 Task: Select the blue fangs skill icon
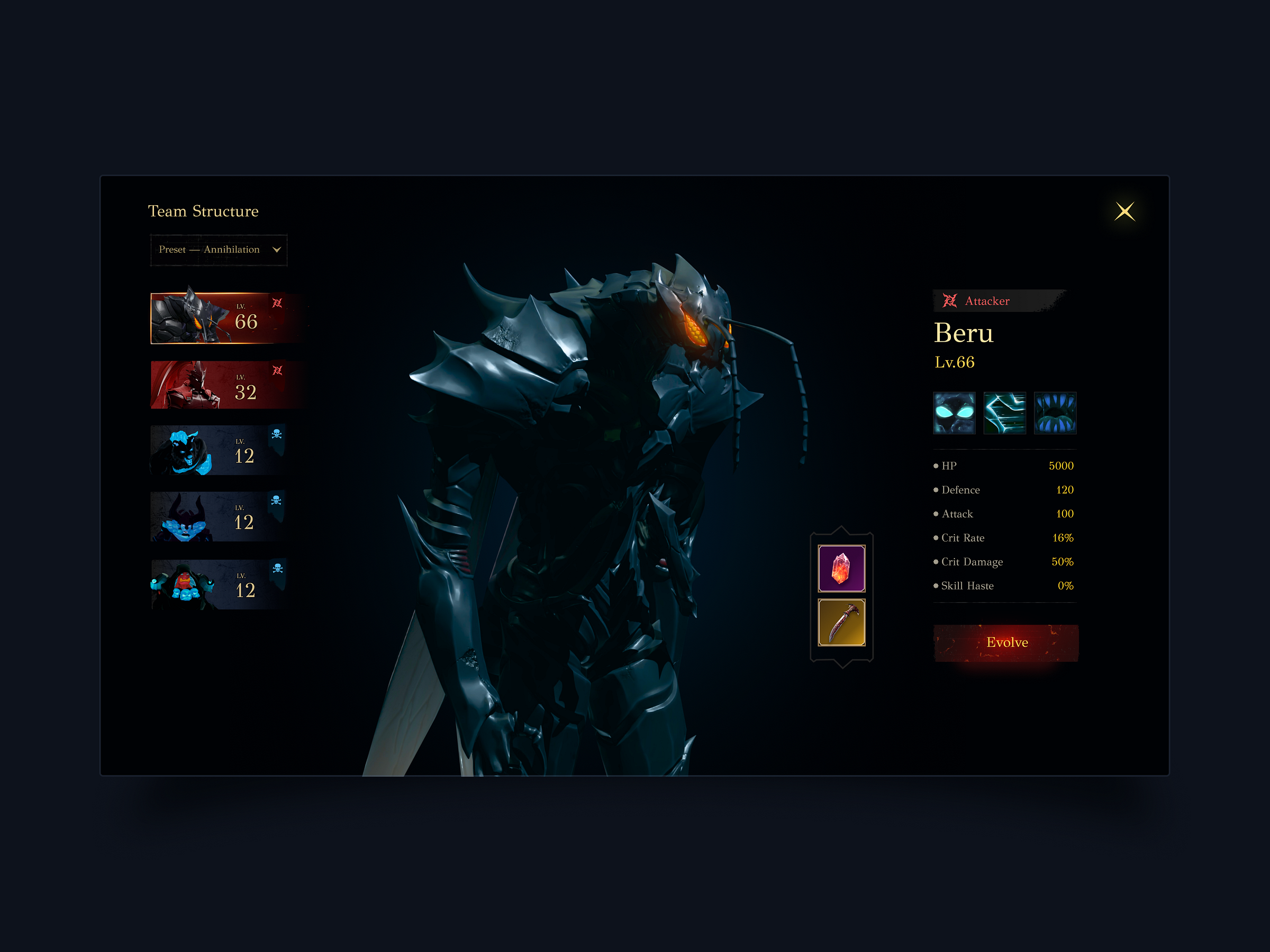pyautogui.click(x=1055, y=413)
